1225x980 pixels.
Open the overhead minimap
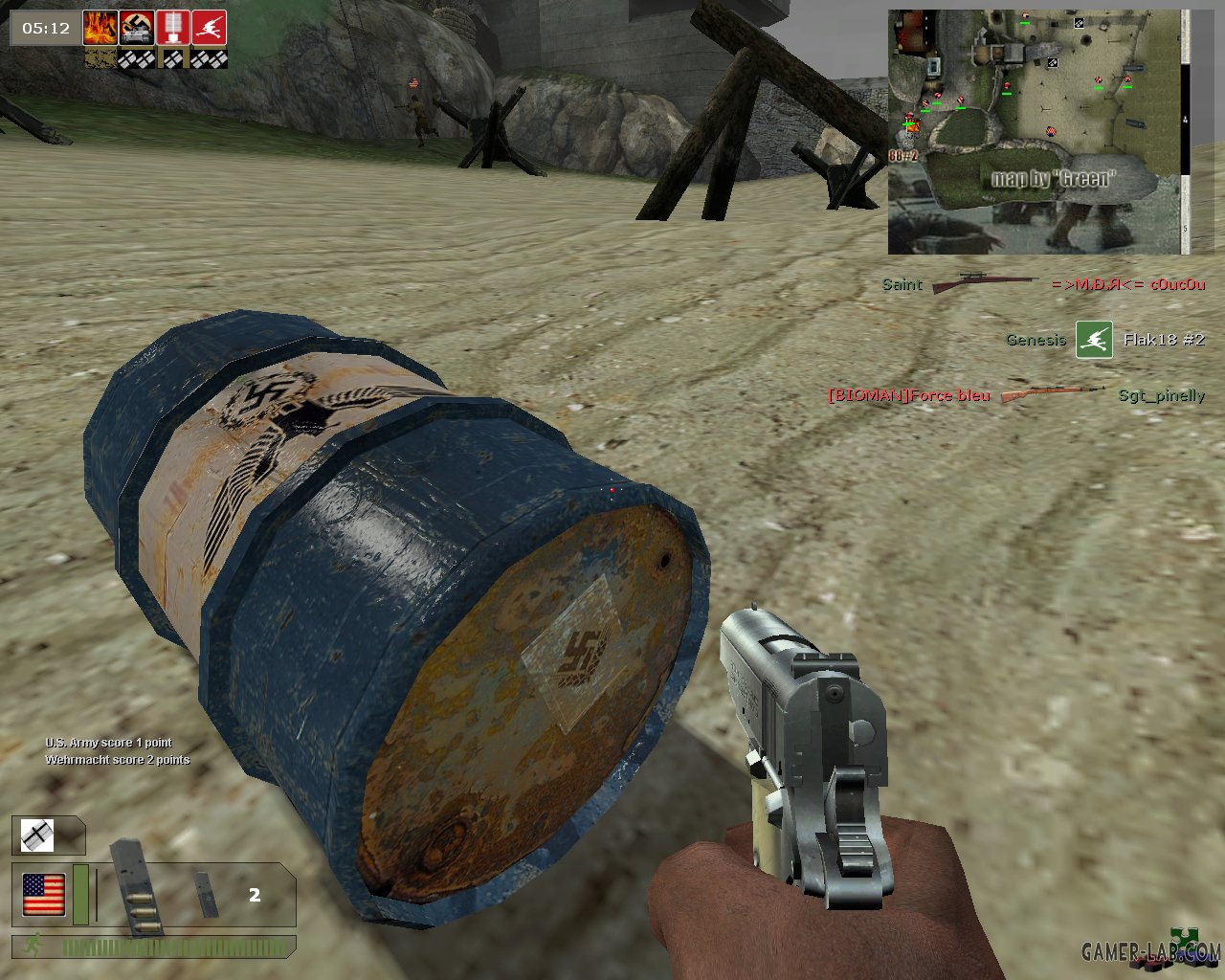click(1037, 132)
